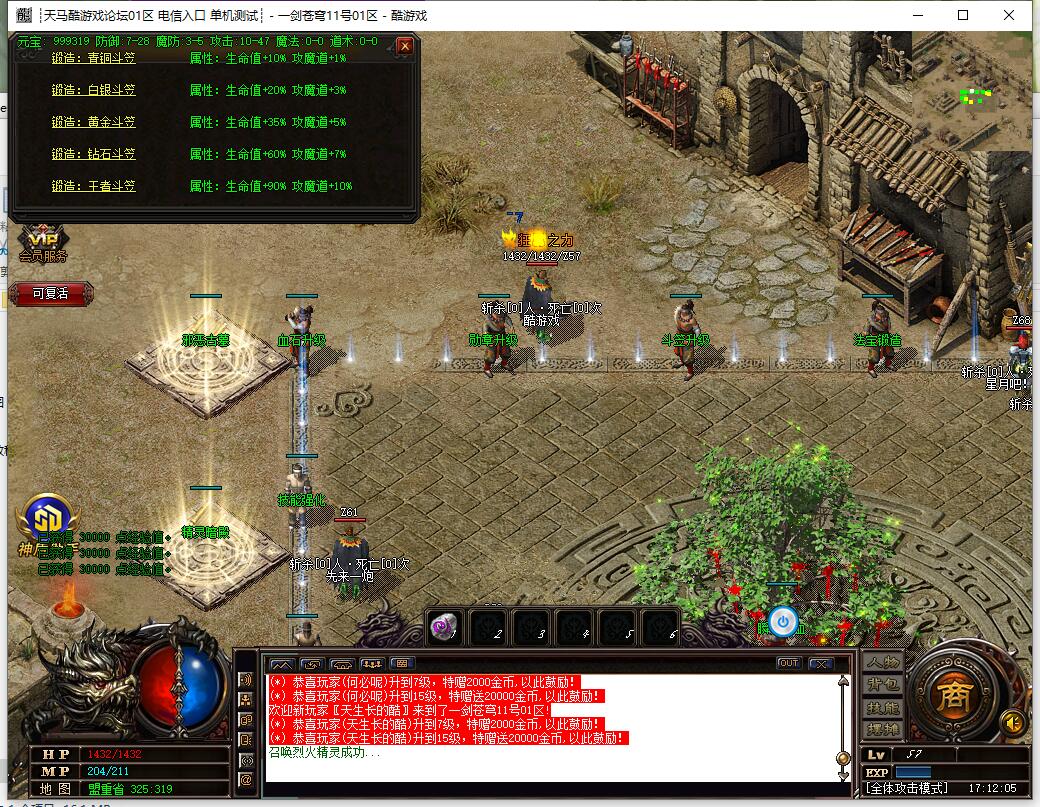Click the blue power button icon
The image size is (1040, 807).
coord(784,622)
